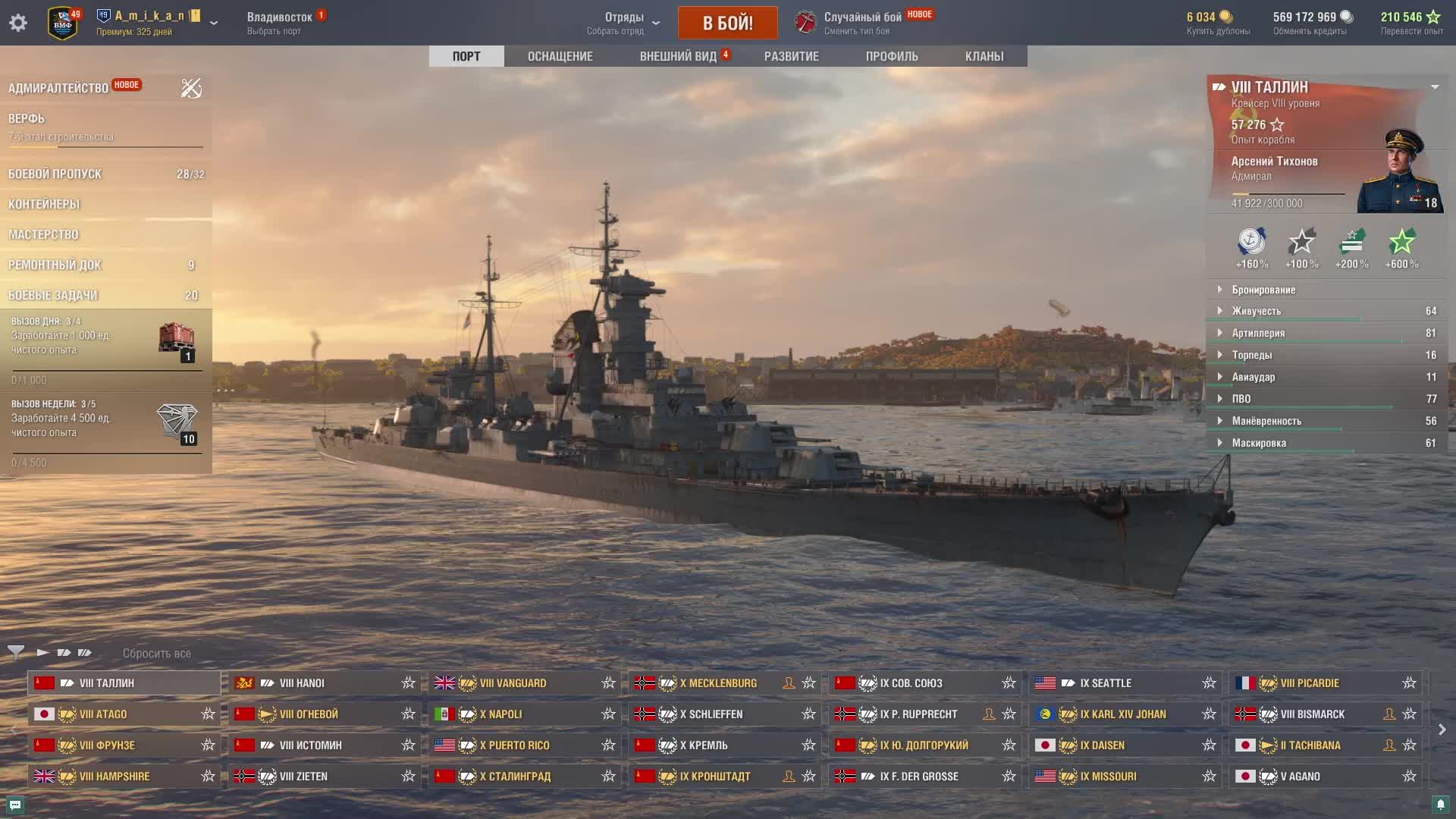Viewport: 1456px width, 819px height.
Task: Open the АДМИРАЛТЕЙСТВО section
Action: point(58,88)
